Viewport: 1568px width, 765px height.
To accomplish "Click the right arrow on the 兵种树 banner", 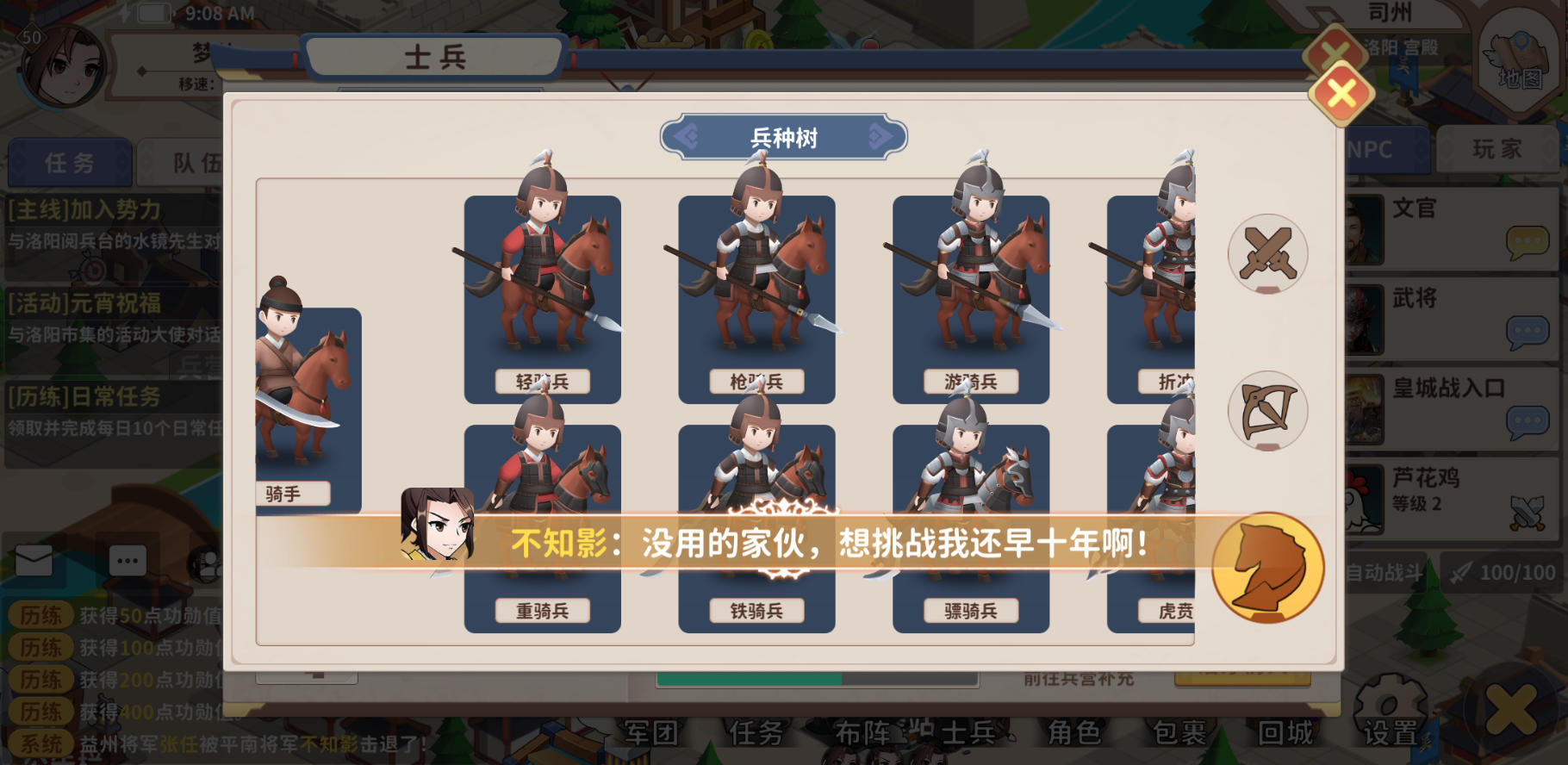I will [878, 136].
